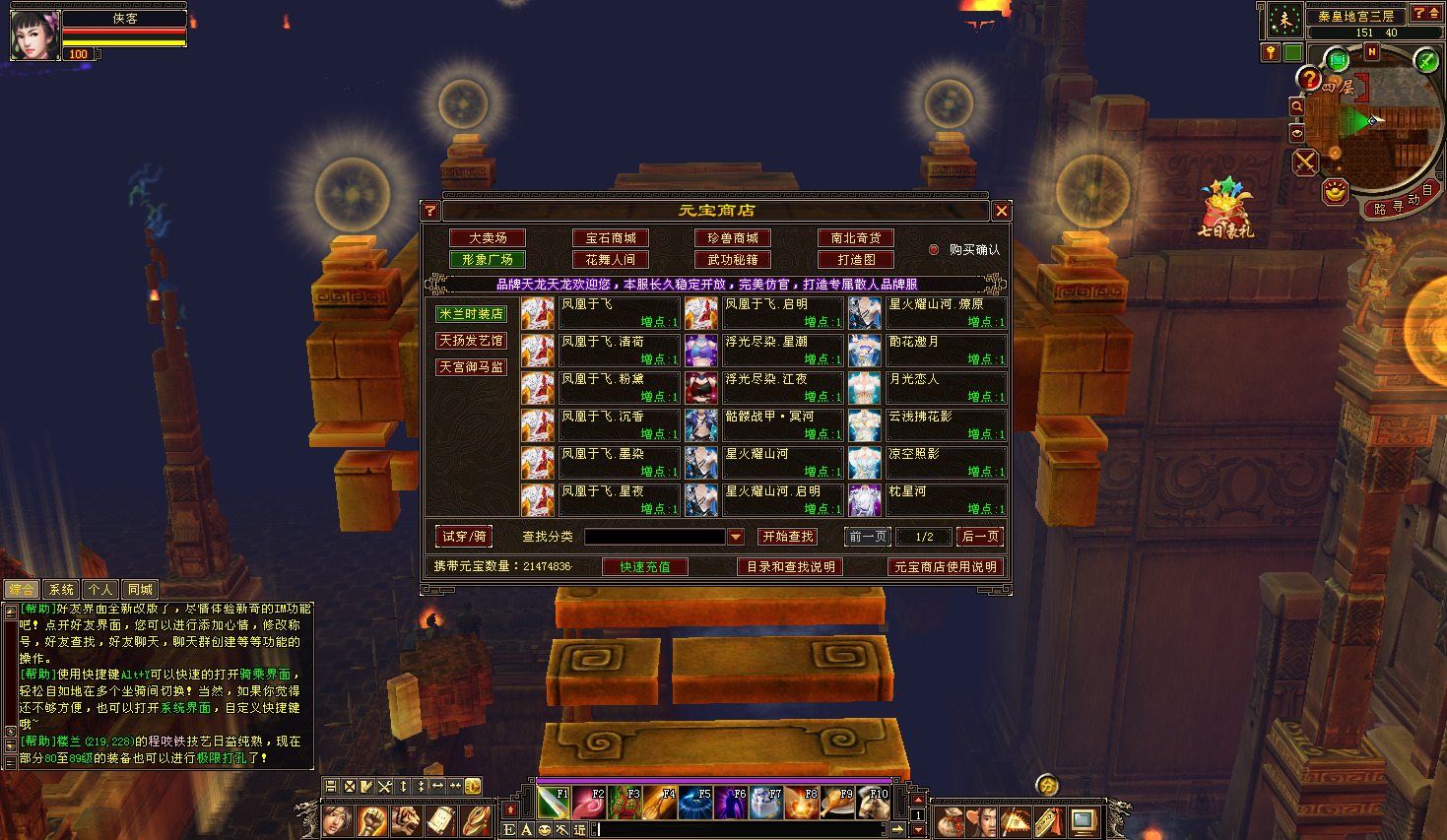Click the 快速充值 recharge button
This screenshot has height=840, width=1447.
pos(645,567)
